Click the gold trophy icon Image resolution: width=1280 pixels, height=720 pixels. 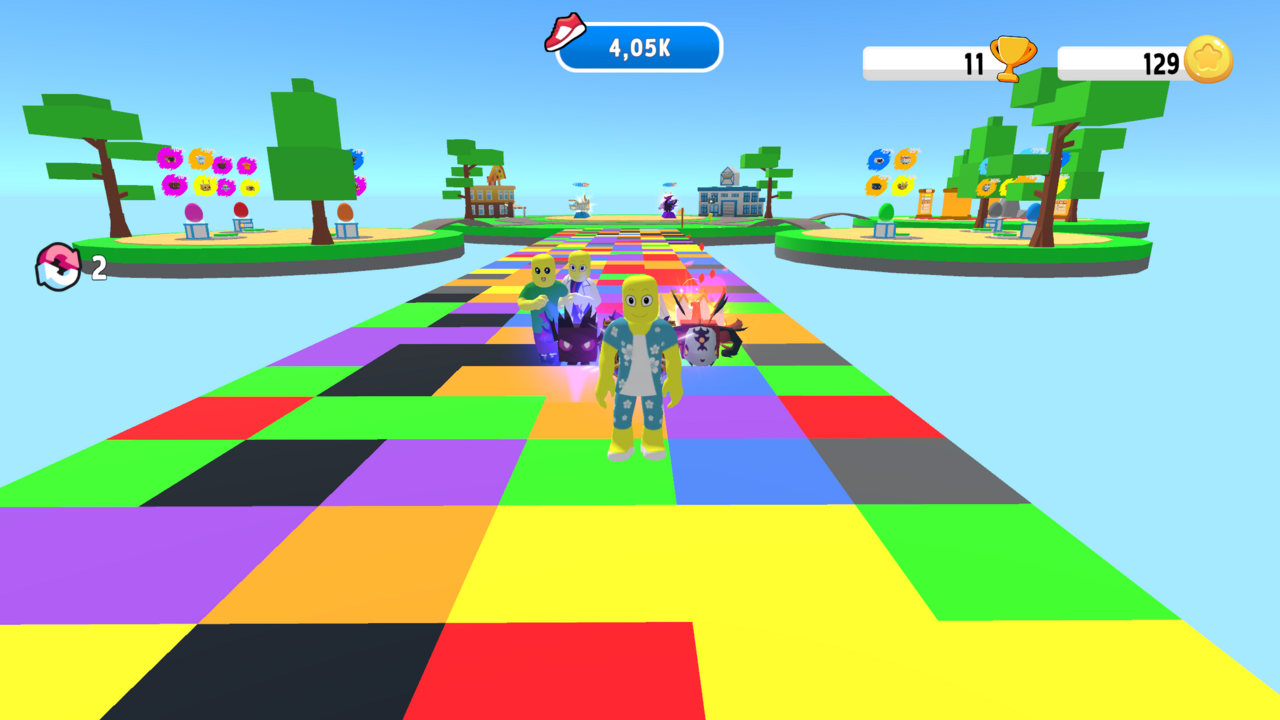click(1015, 57)
